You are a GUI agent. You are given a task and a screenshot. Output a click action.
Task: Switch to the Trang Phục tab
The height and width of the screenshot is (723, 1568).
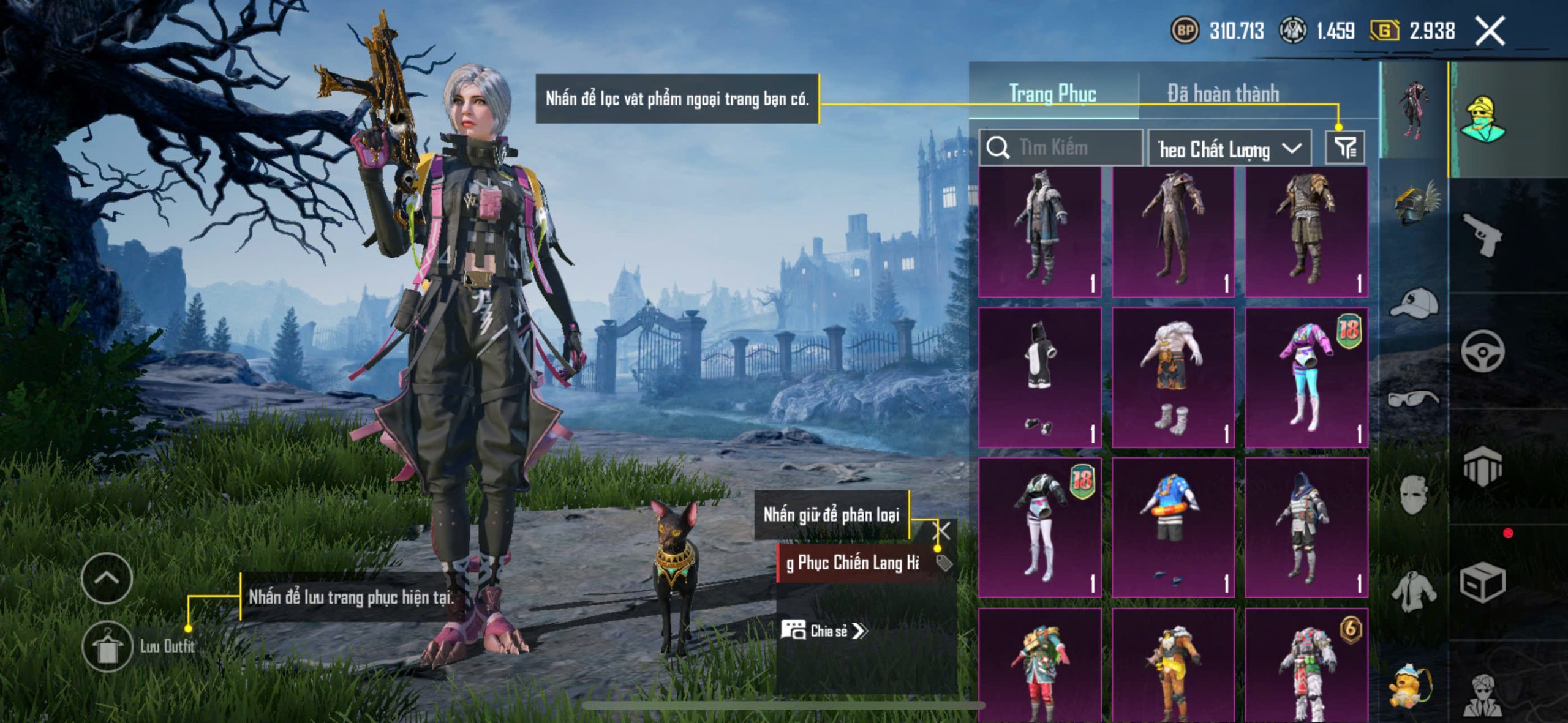(1052, 94)
